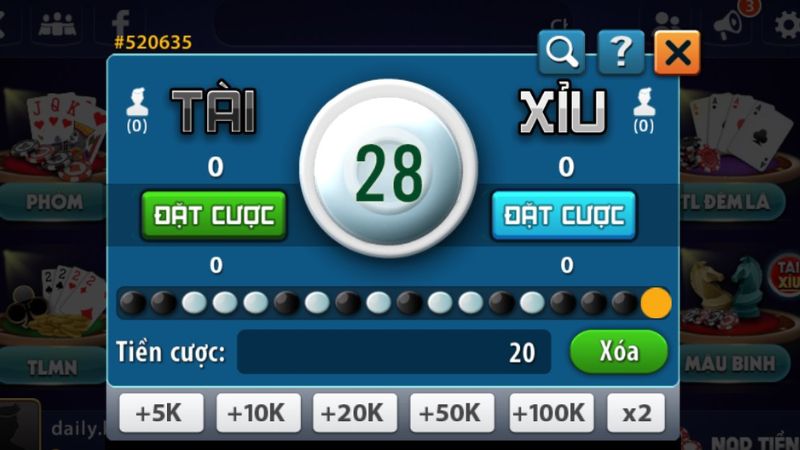This screenshot has width=800, height=450.
Task: Add +50K to the bet amount
Action: 452,412
